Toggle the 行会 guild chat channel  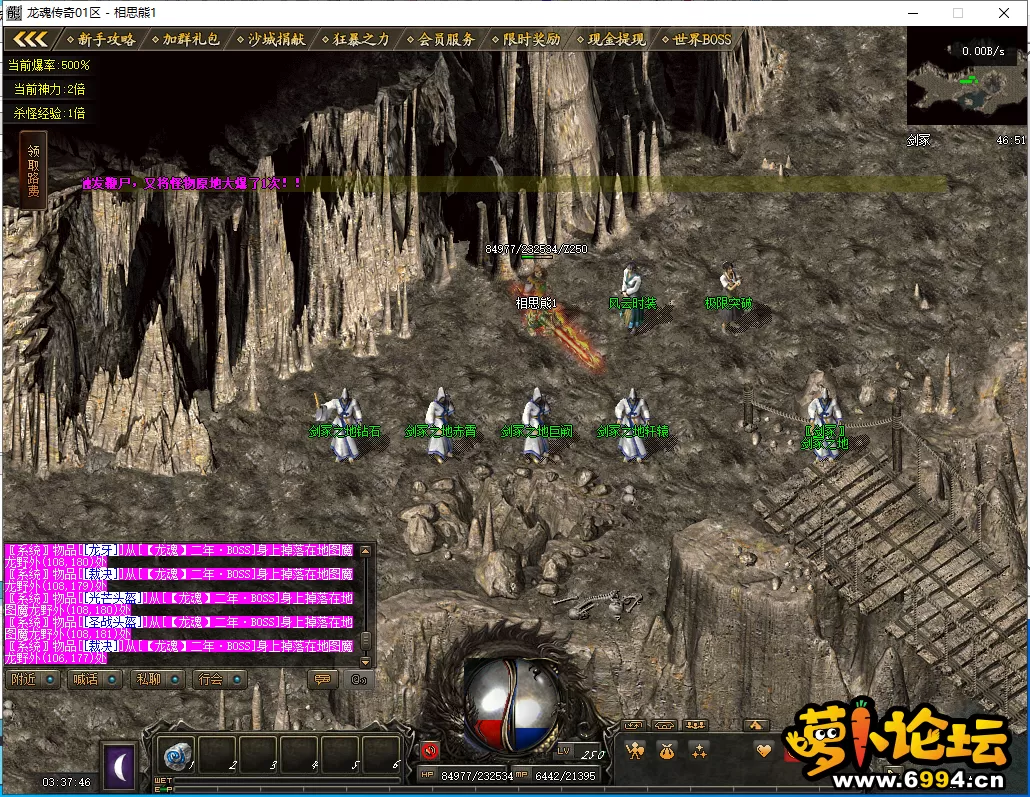tap(219, 679)
